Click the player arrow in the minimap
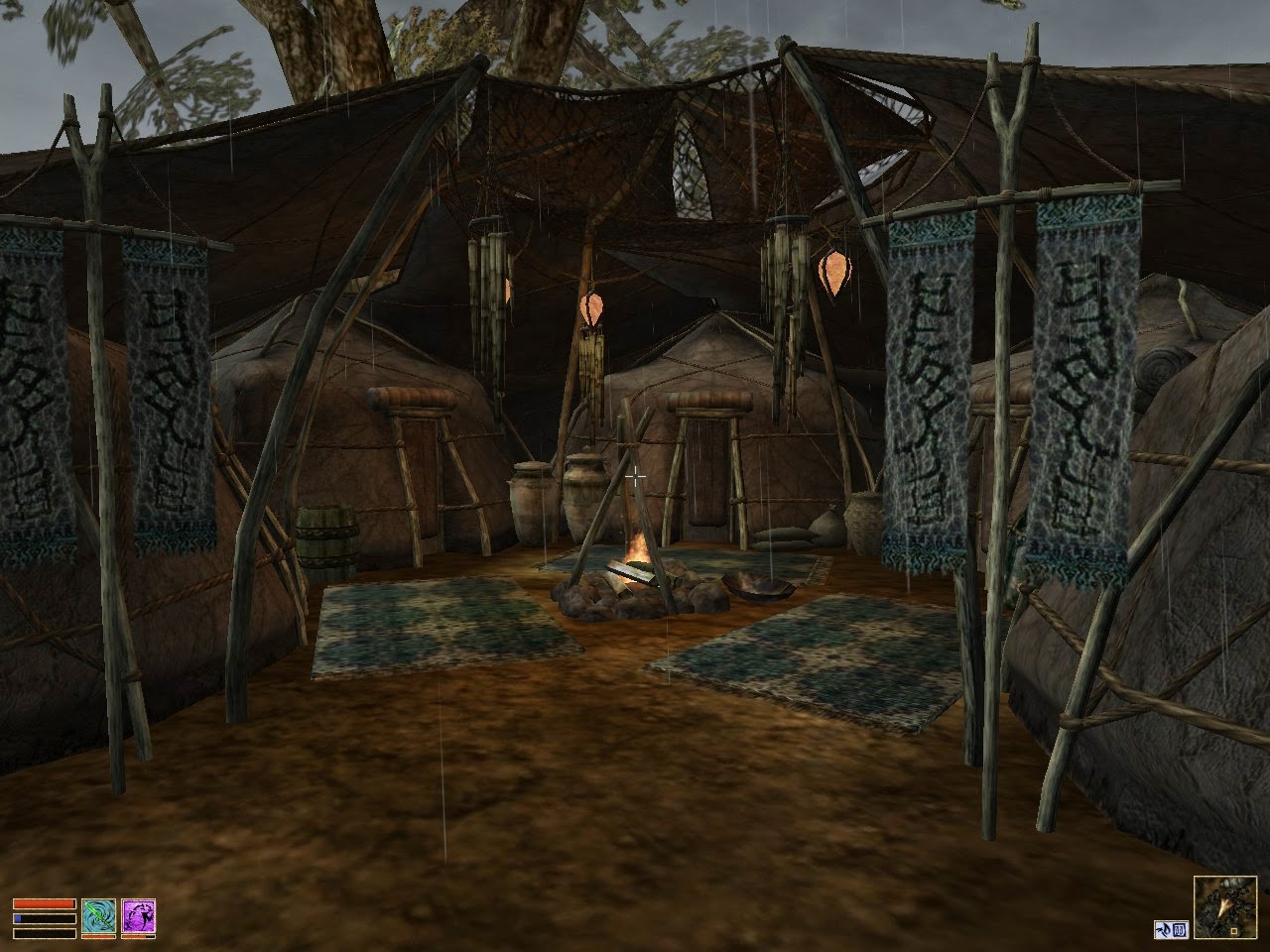 click(1221, 907)
